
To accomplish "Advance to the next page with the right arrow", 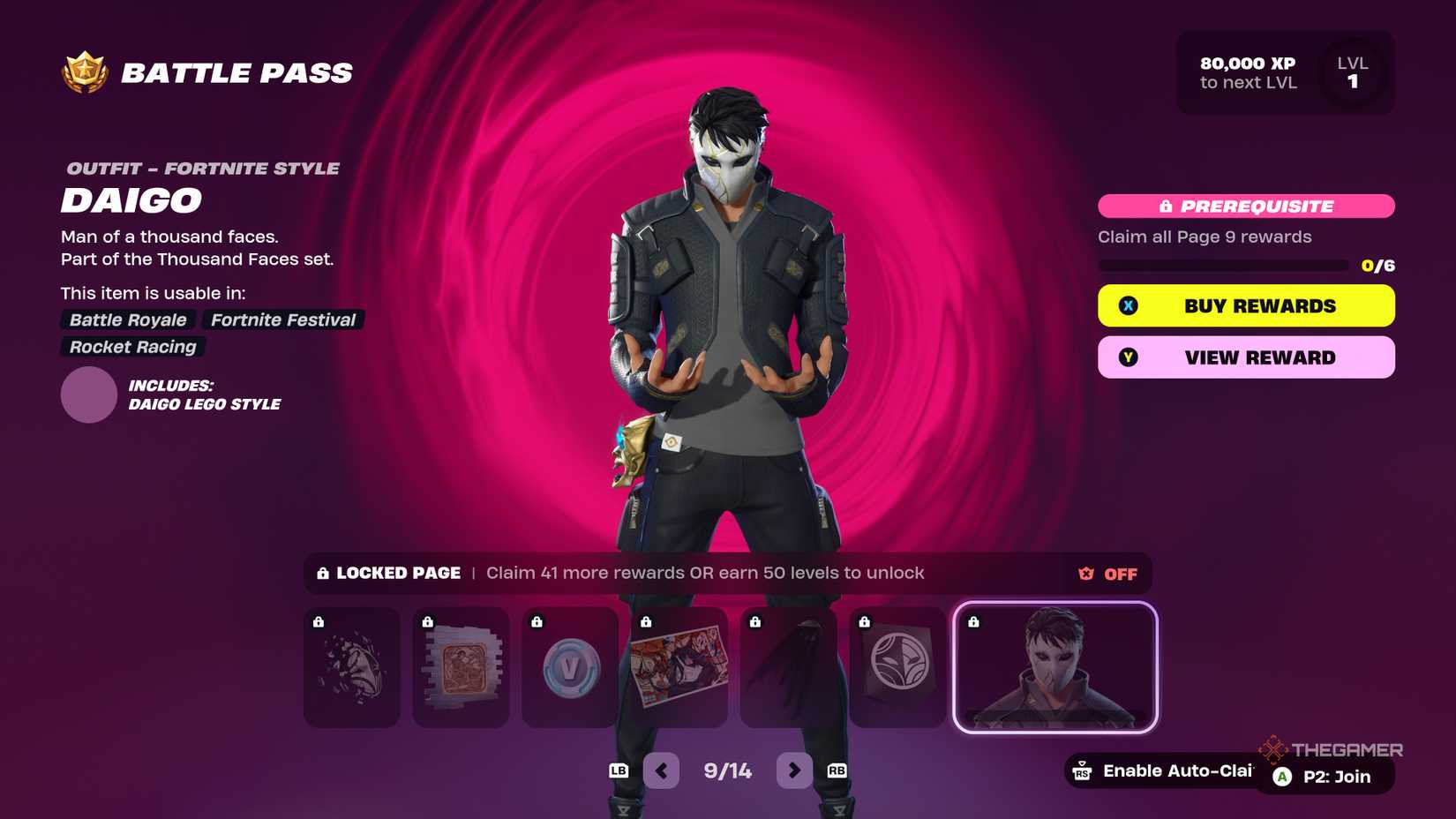I will coord(793,770).
